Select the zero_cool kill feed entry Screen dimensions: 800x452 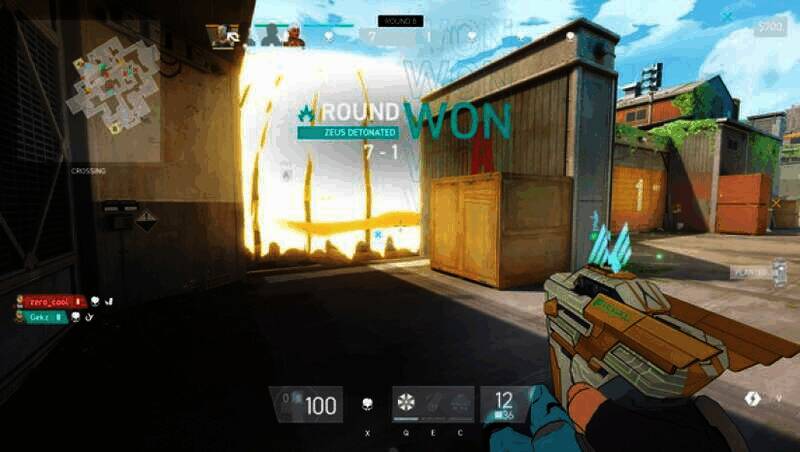pyautogui.click(x=52, y=301)
